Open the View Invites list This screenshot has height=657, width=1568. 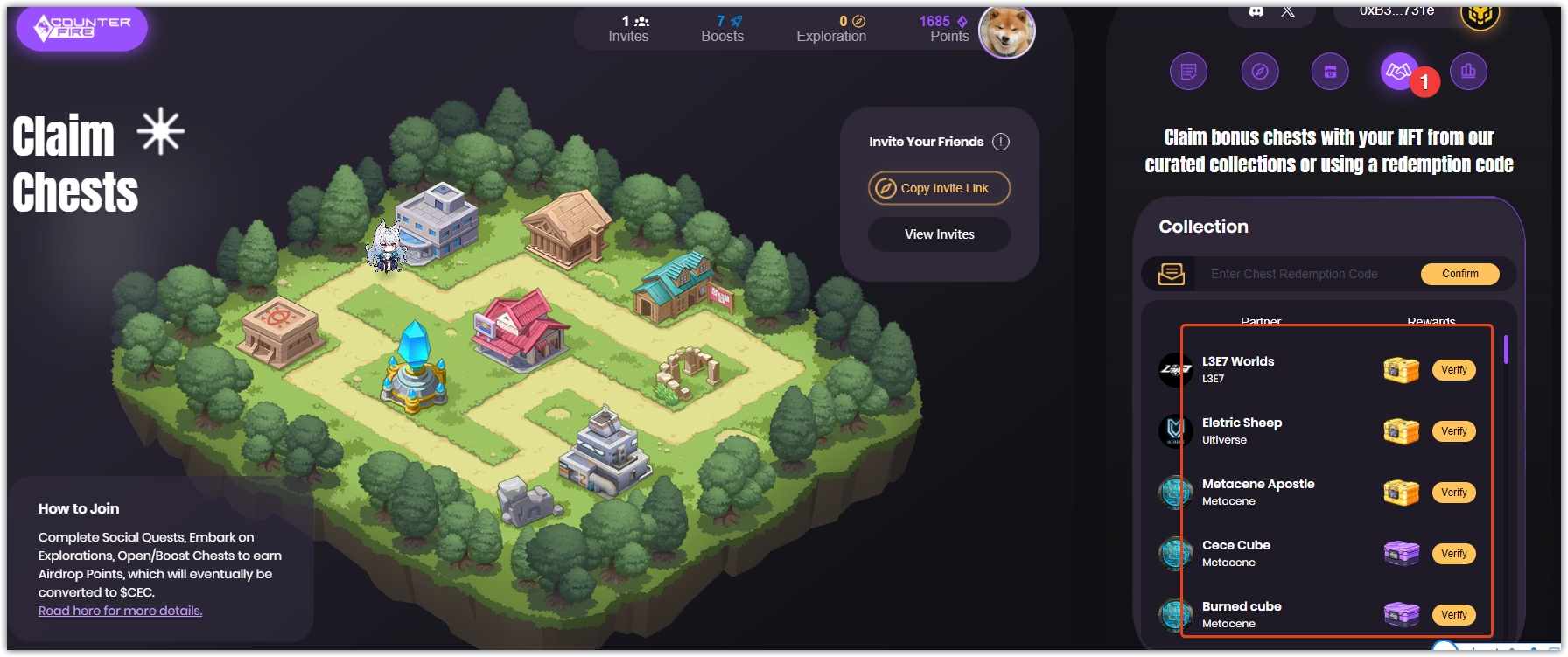click(x=939, y=234)
